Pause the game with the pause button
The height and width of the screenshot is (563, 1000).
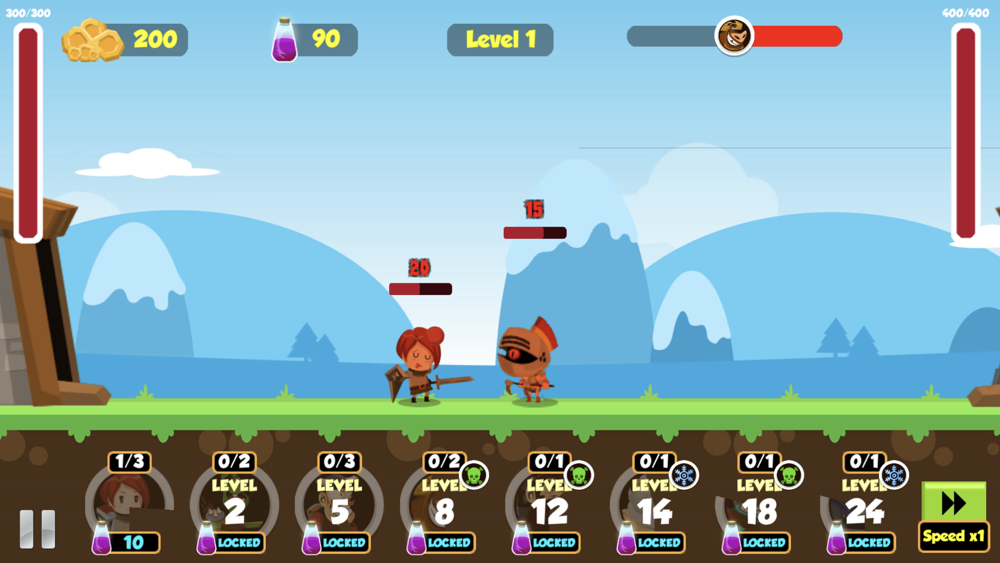pos(38,529)
